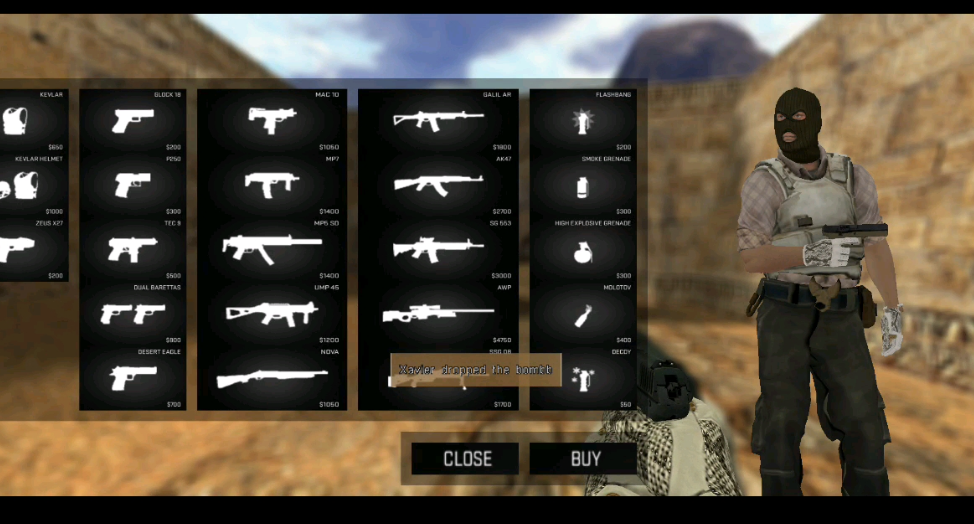Choose the P250 pistol
This screenshot has height=524, width=974.
click(133, 185)
